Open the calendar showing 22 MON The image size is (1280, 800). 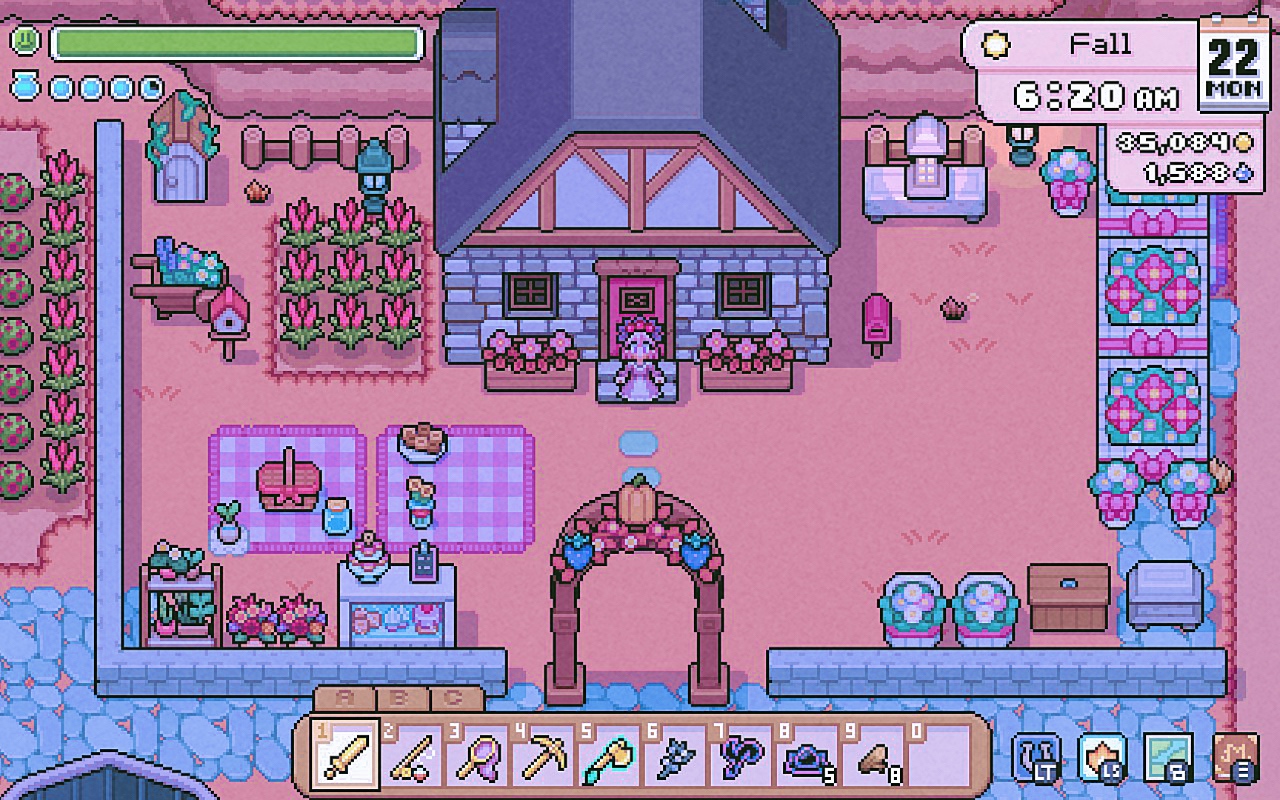pyautogui.click(x=1234, y=62)
